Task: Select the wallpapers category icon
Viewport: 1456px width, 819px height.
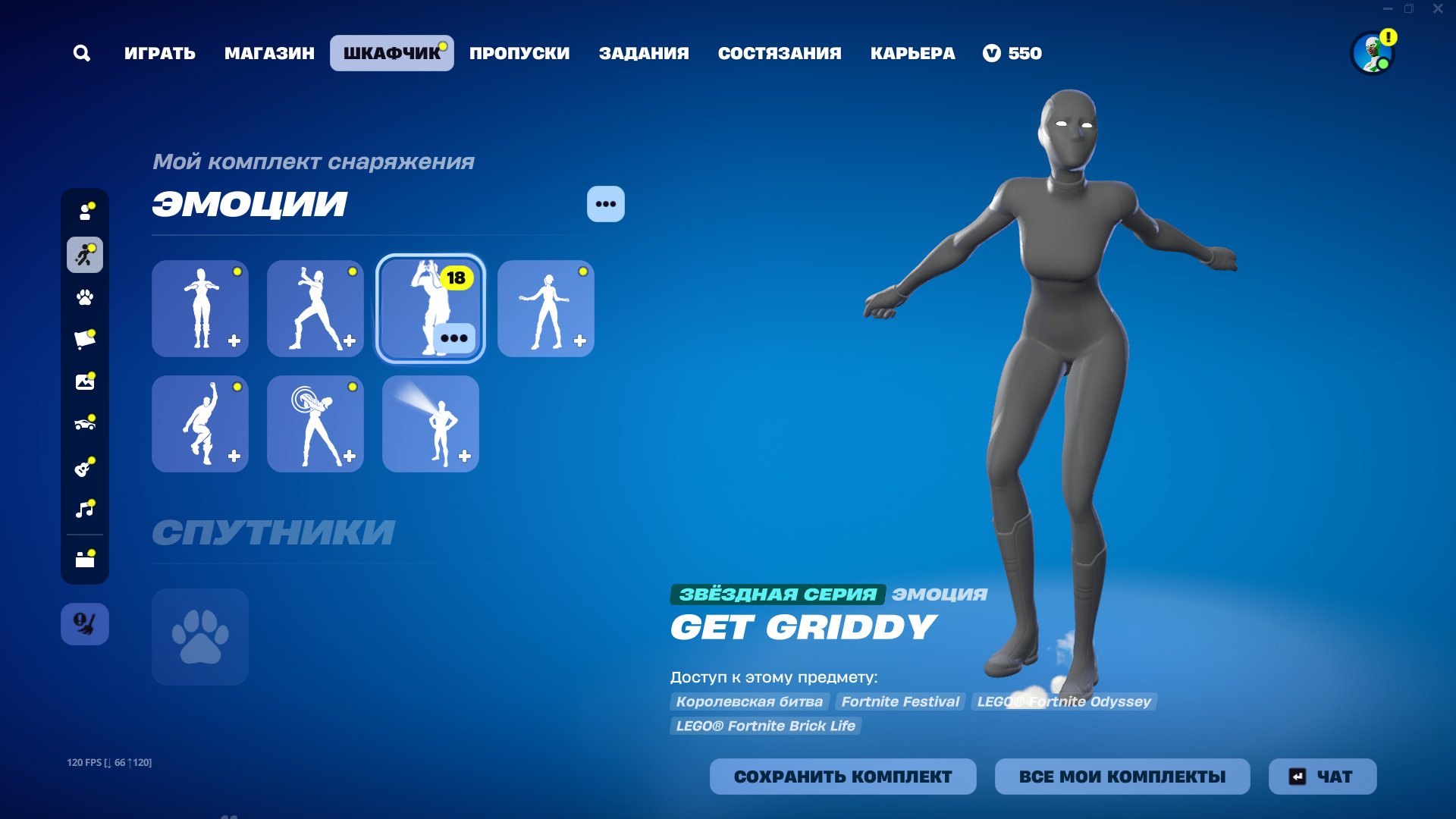Action: tap(85, 382)
